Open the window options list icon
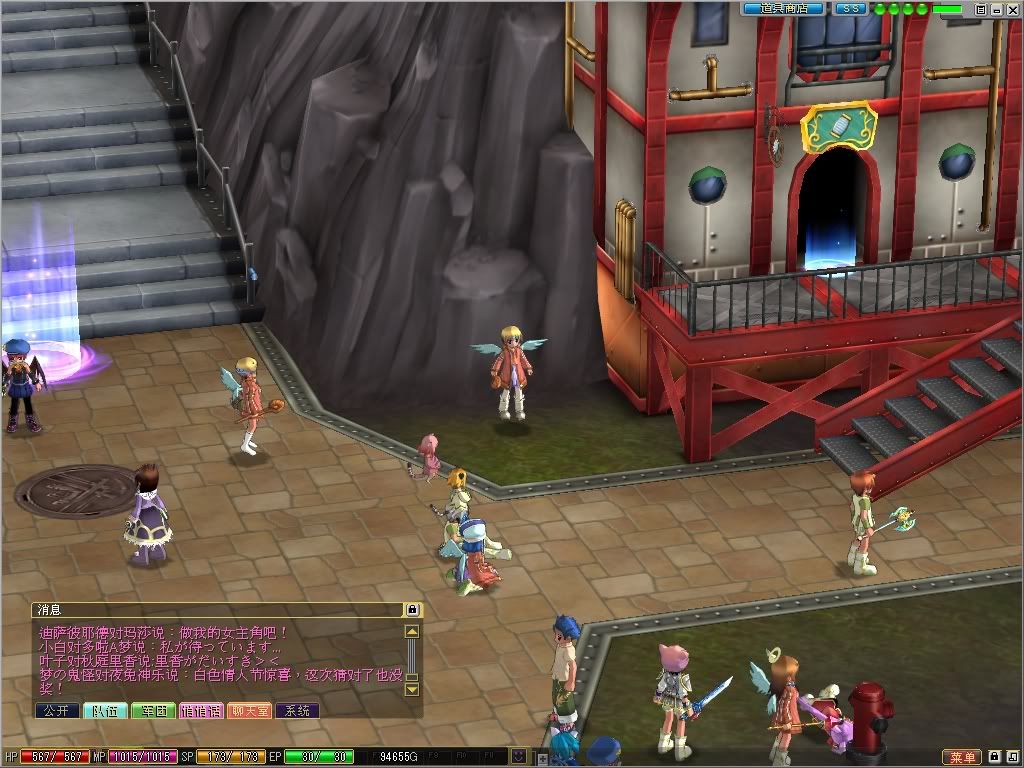This screenshot has height=768, width=1024. (982, 9)
